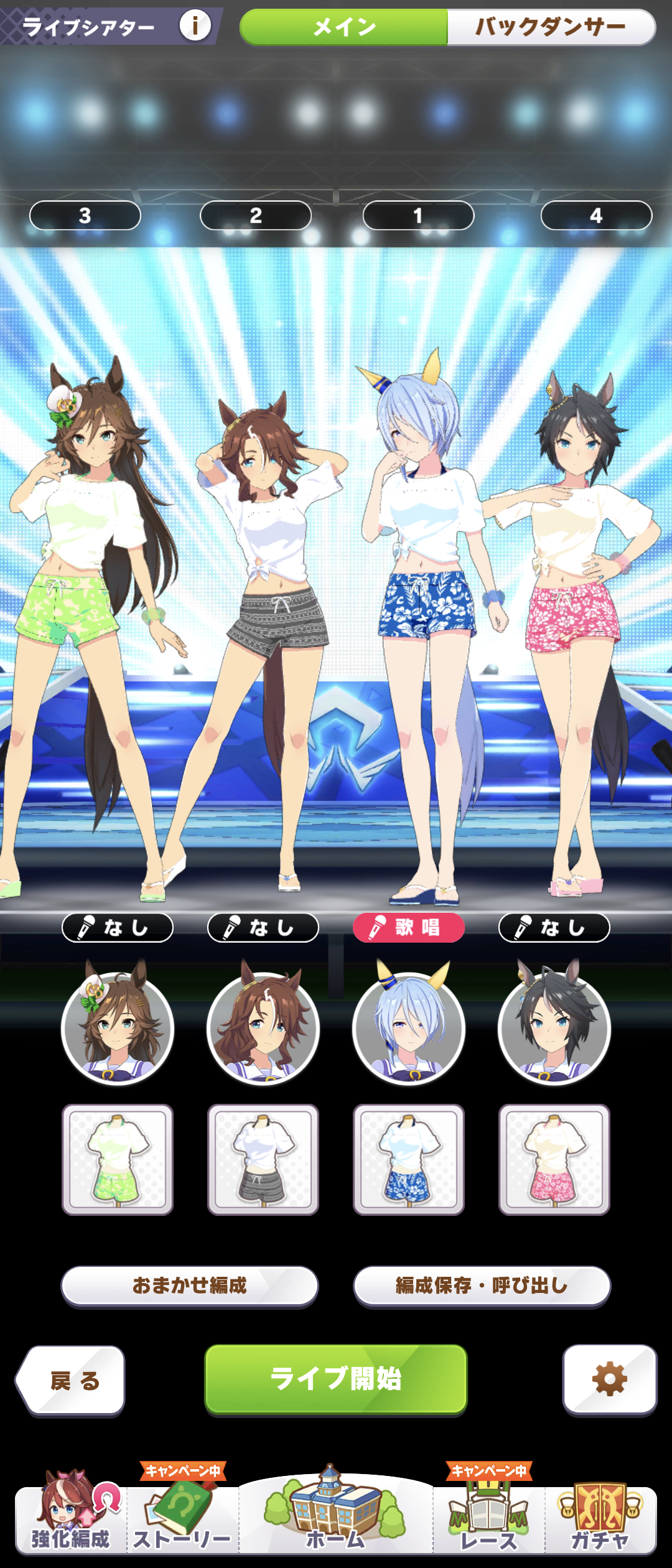Toggle the pink 歌唱 singing button
The height and width of the screenshot is (1568, 672).
tap(409, 928)
